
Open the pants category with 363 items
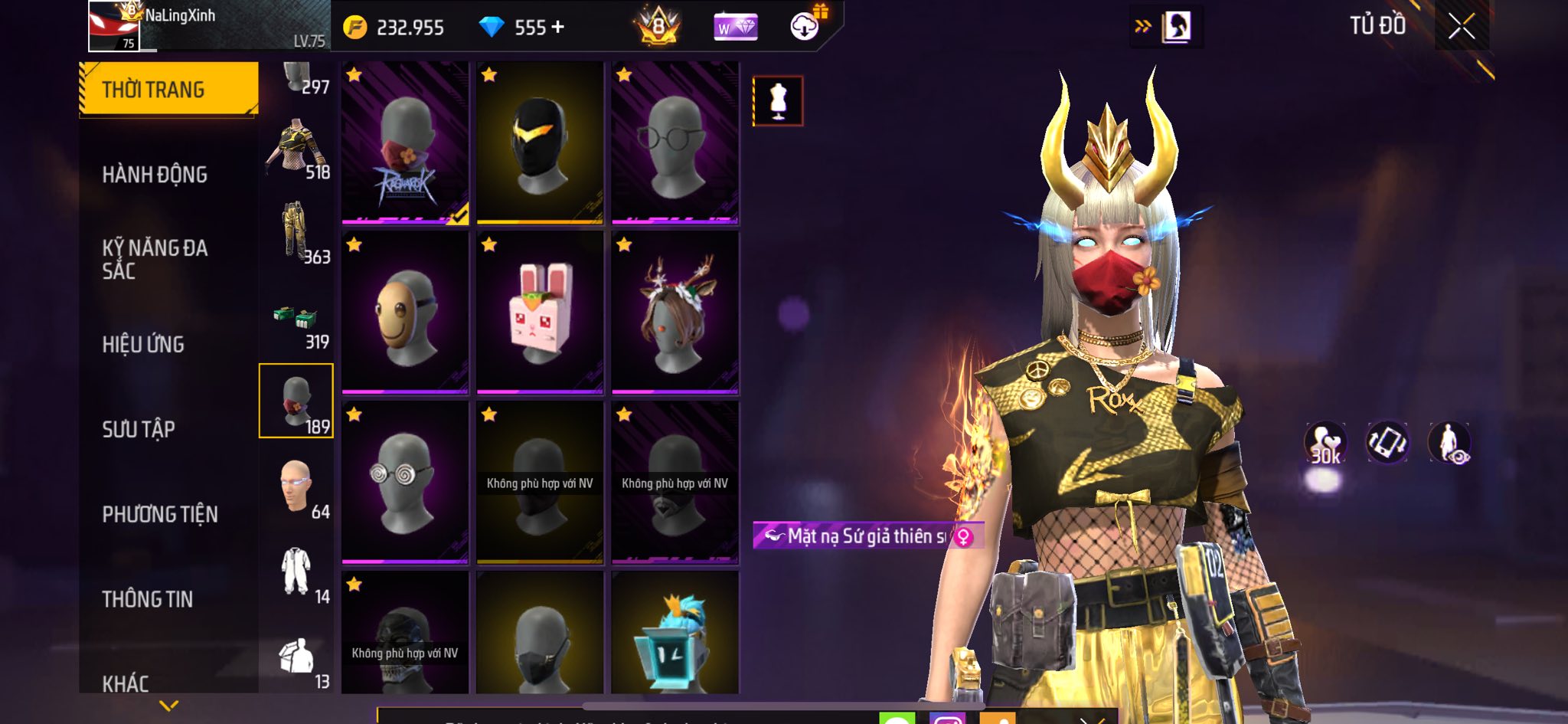[x=297, y=231]
